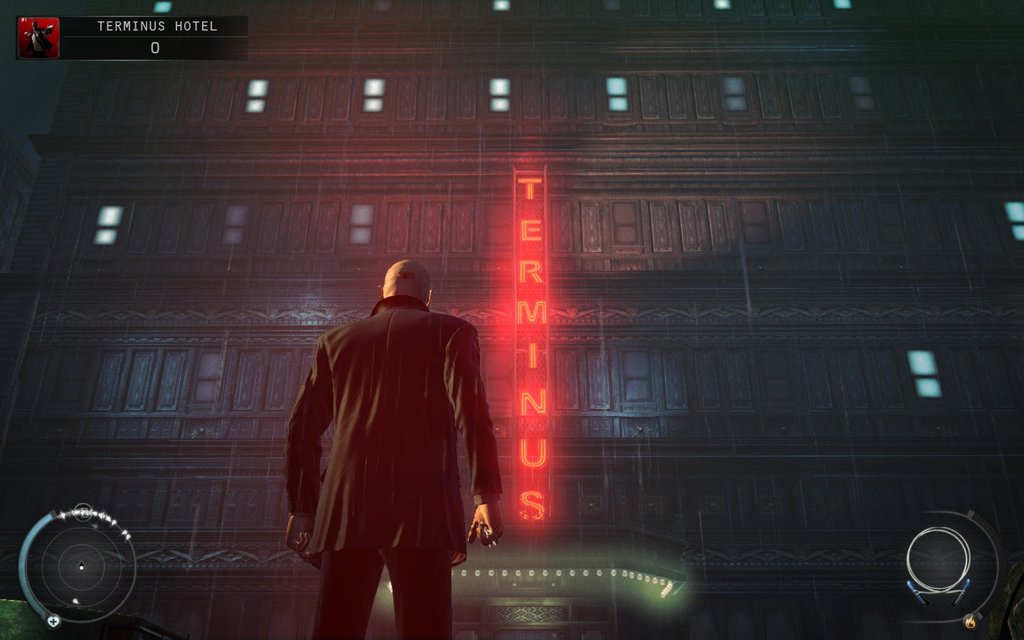1024x640 pixels.
Task: Open the red Terminus Hotel mission icon
Action: coord(38,37)
